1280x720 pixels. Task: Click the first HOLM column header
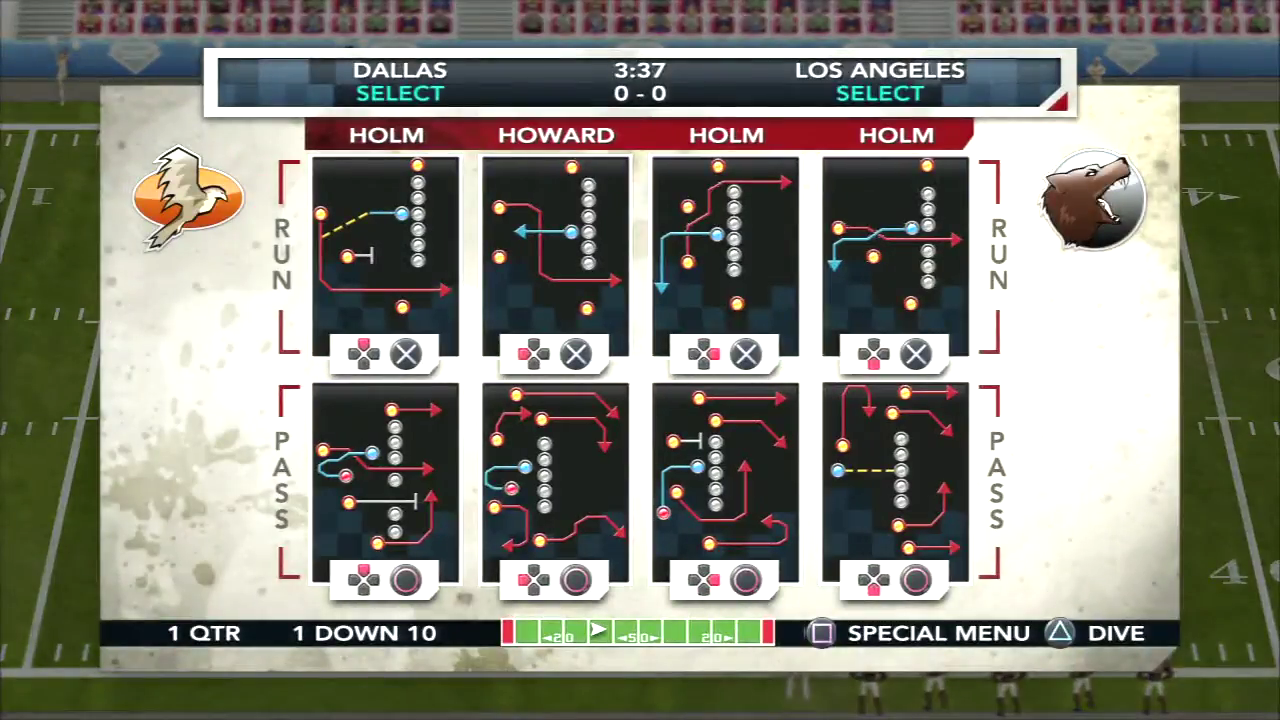click(386, 135)
